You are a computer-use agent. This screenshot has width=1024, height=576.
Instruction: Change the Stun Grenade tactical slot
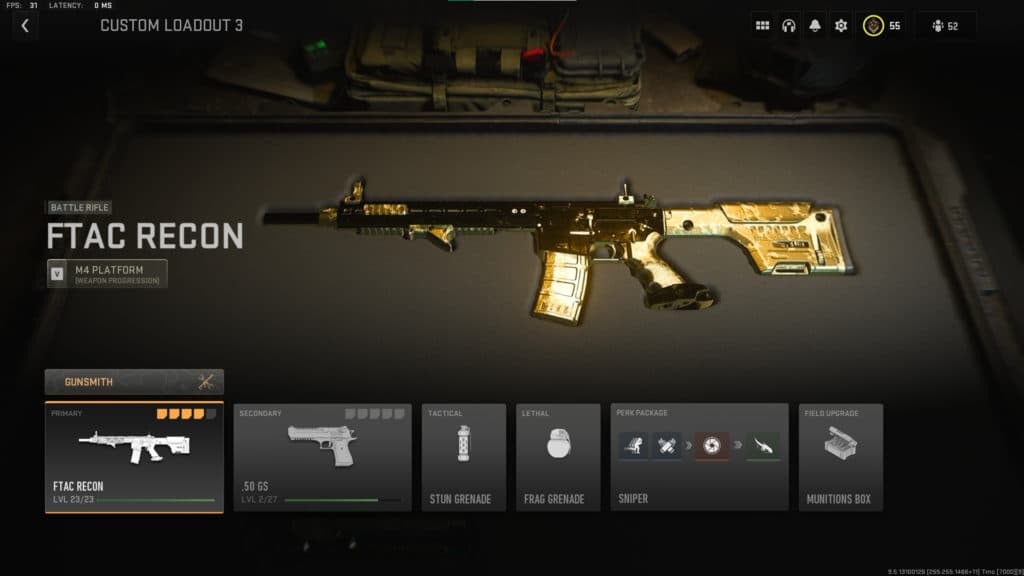(463, 457)
